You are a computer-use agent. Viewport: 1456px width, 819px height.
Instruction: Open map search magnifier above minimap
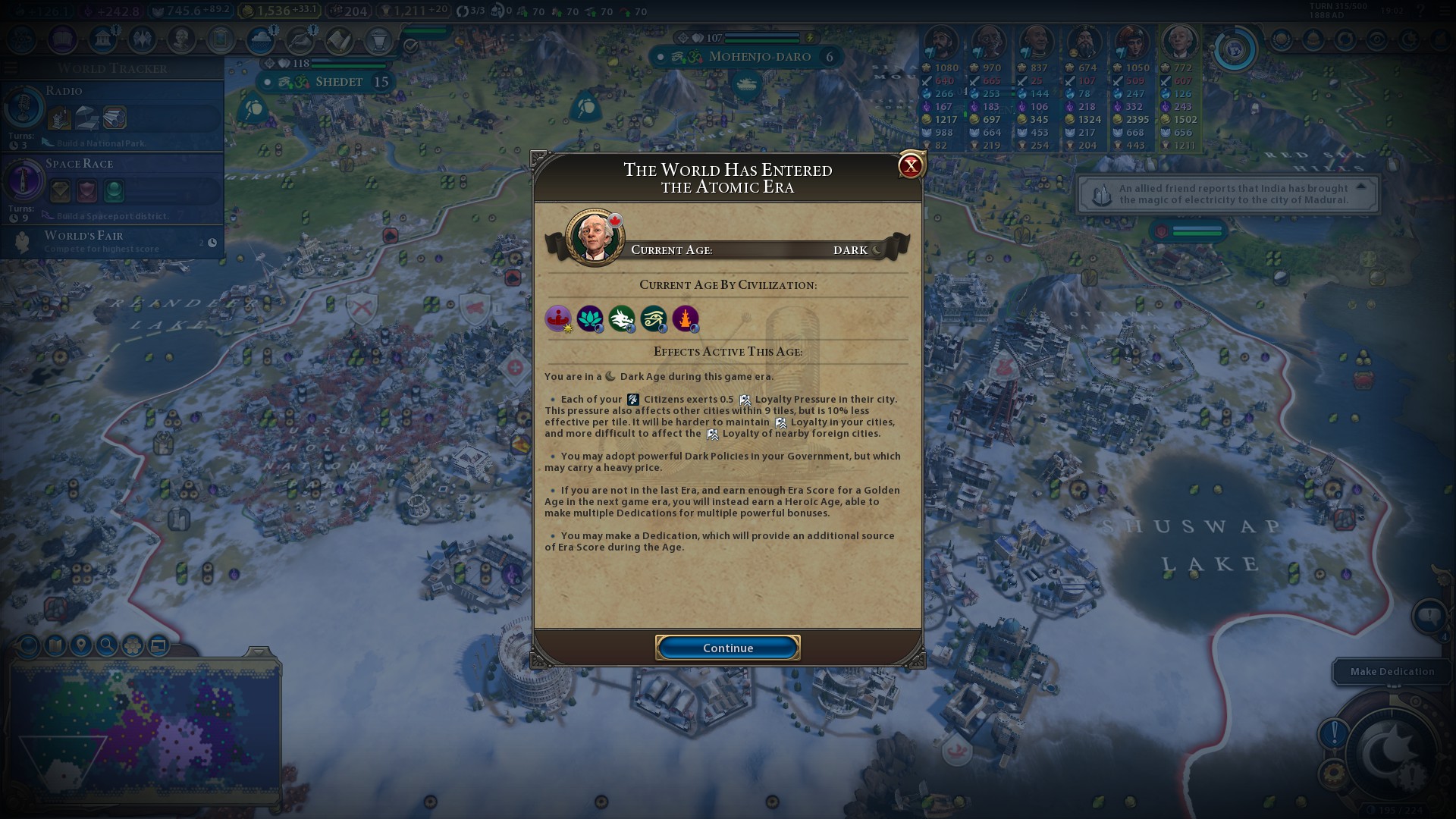(107, 645)
